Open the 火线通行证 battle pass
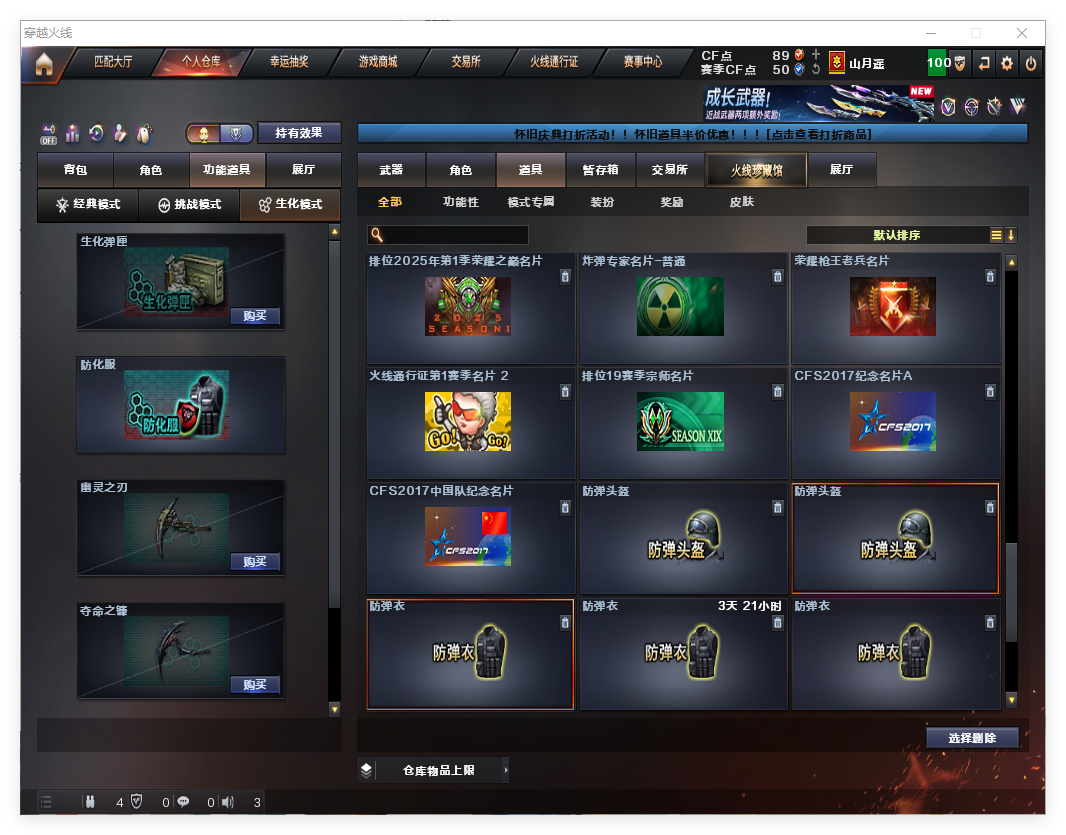 (x=554, y=62)
